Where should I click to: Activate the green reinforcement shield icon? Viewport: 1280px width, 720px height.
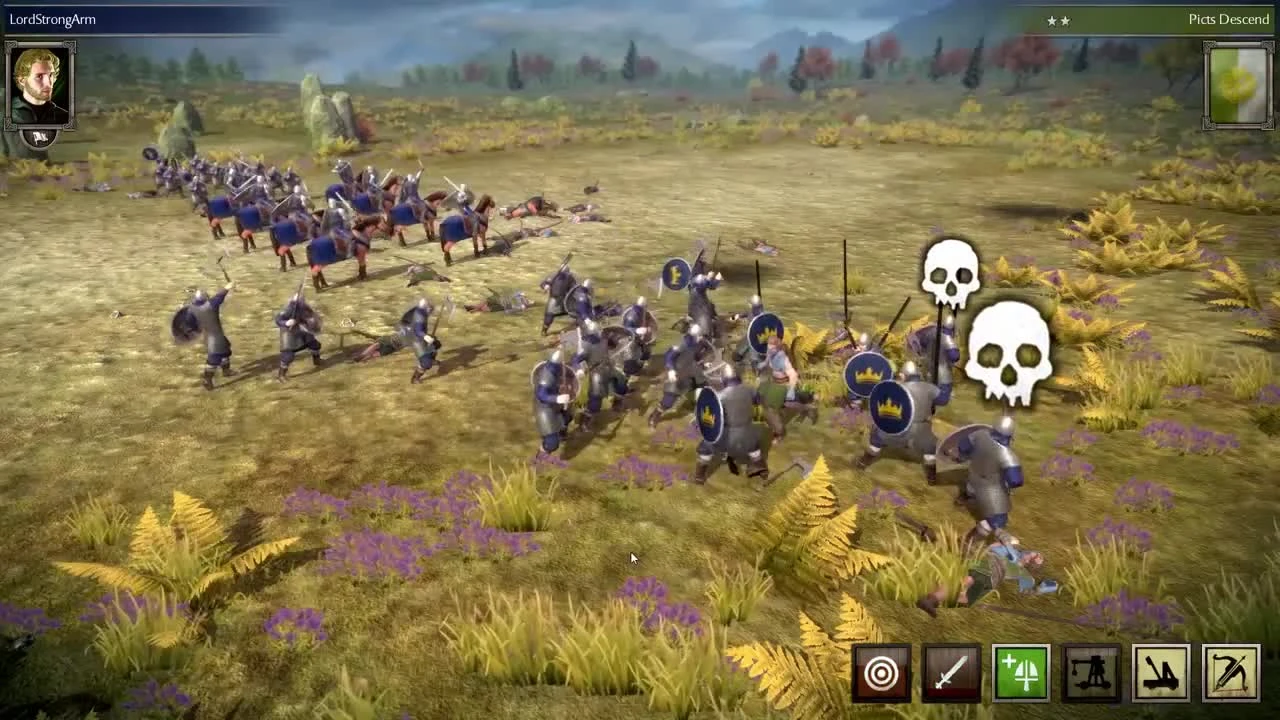click(x=1020, y=672)
